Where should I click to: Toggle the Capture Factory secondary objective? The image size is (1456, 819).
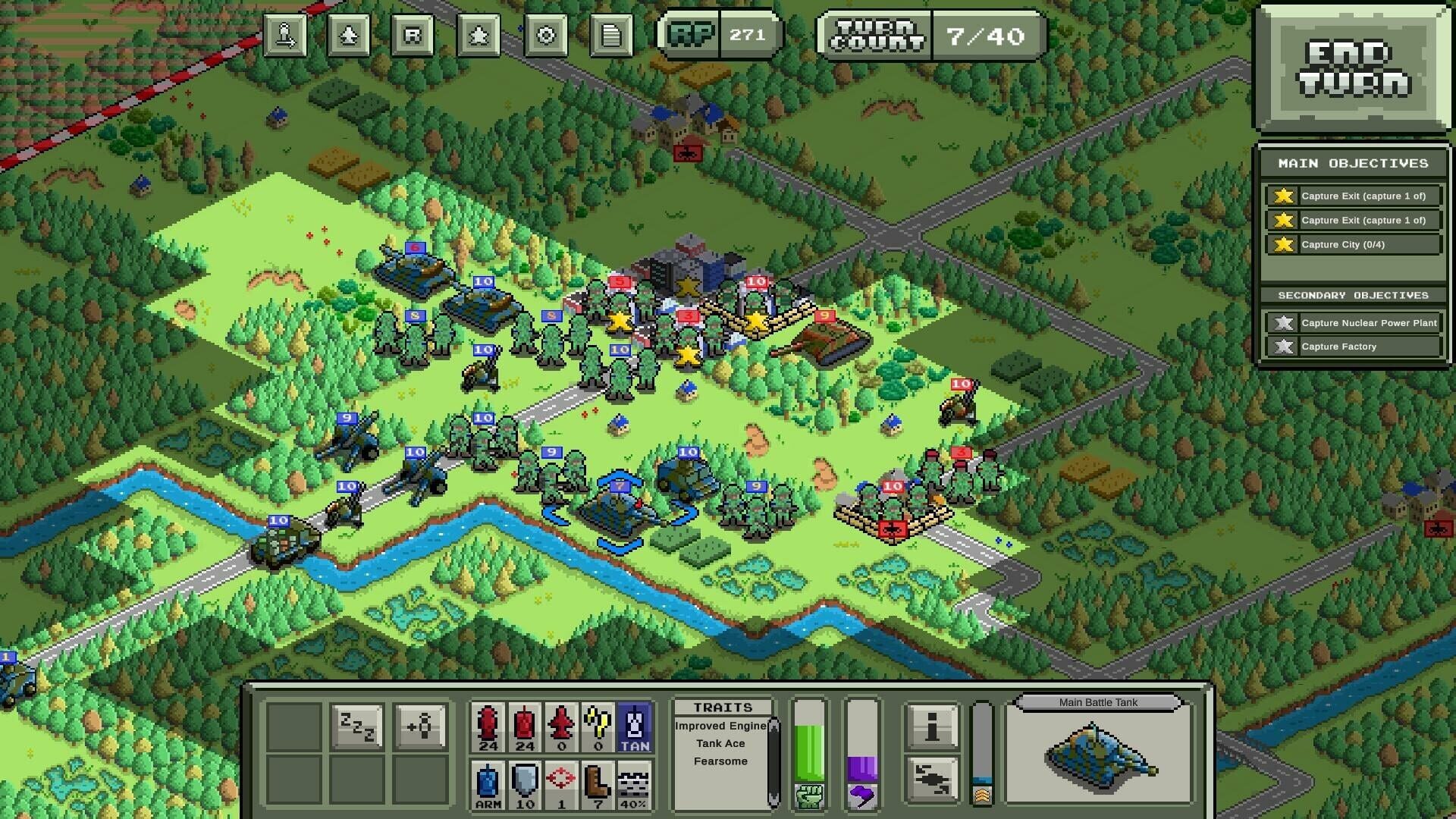point(1354,347)
